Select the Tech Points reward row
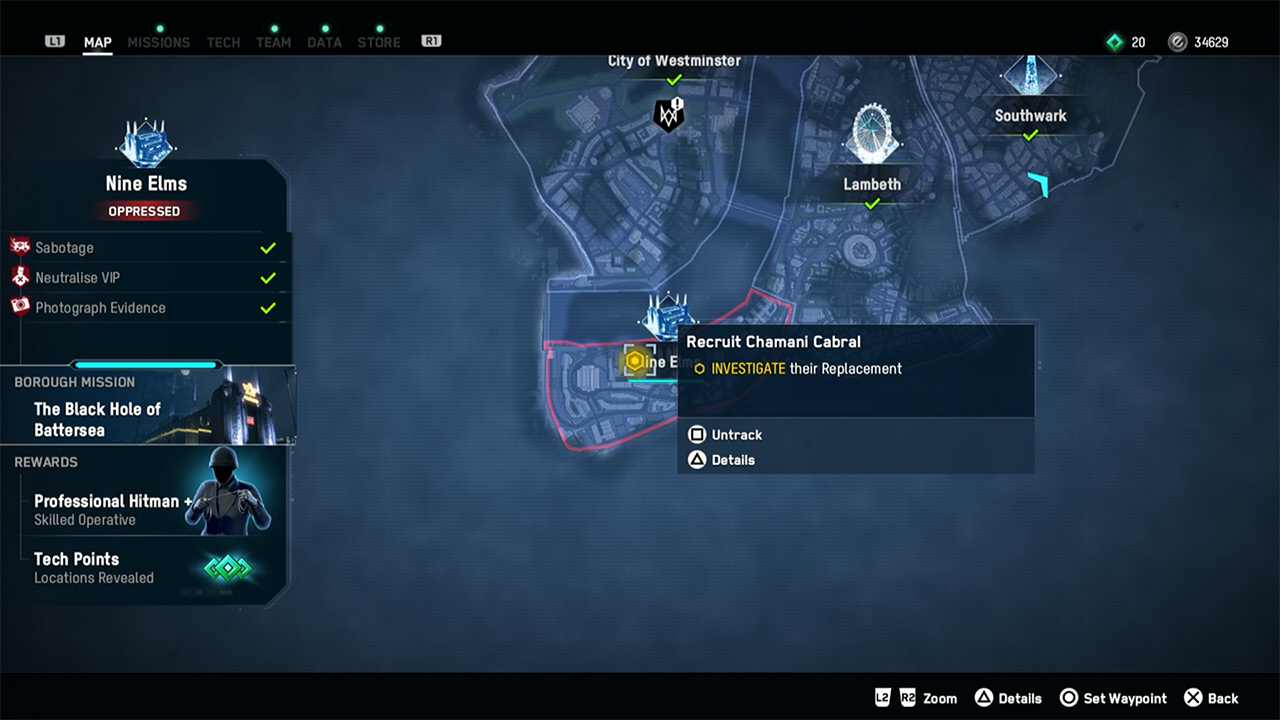Image resolution: width=1280 pixels, height=720 pixels. click(x=150, y=567)
